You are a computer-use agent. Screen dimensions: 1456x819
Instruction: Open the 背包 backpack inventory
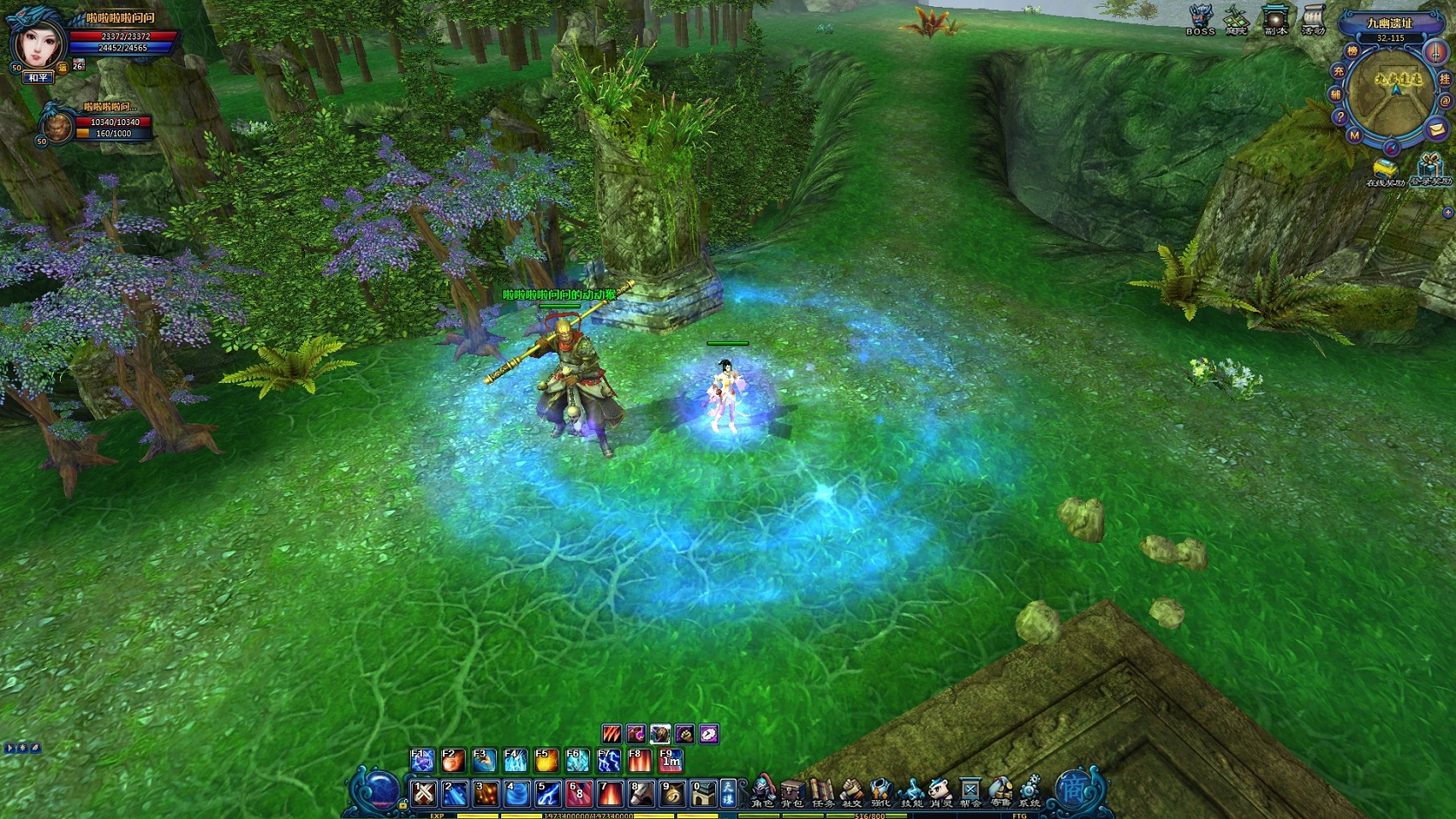click(x=792, y=792)
